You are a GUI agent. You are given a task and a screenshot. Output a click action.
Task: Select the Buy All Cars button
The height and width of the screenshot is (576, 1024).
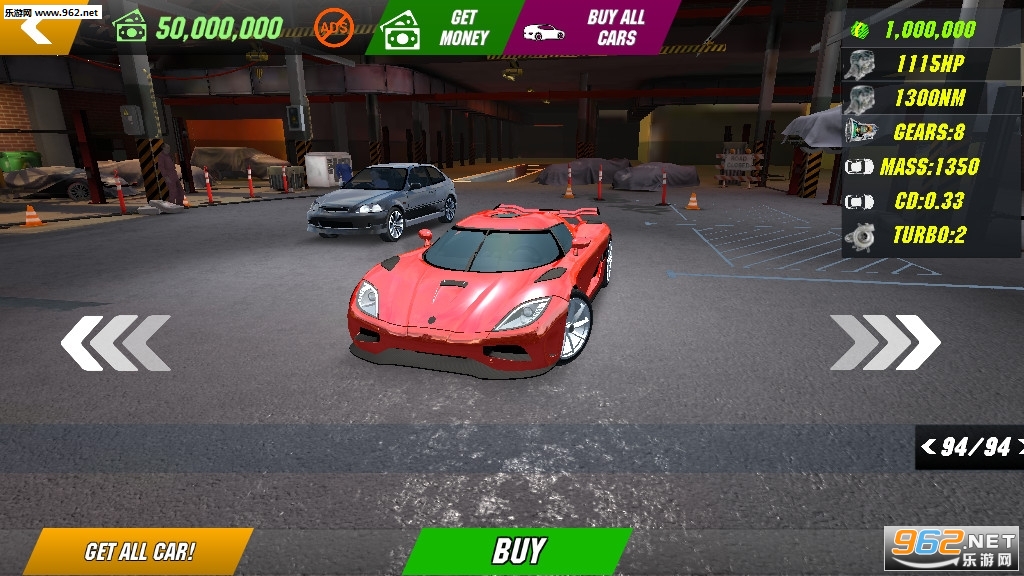(595, 28)
